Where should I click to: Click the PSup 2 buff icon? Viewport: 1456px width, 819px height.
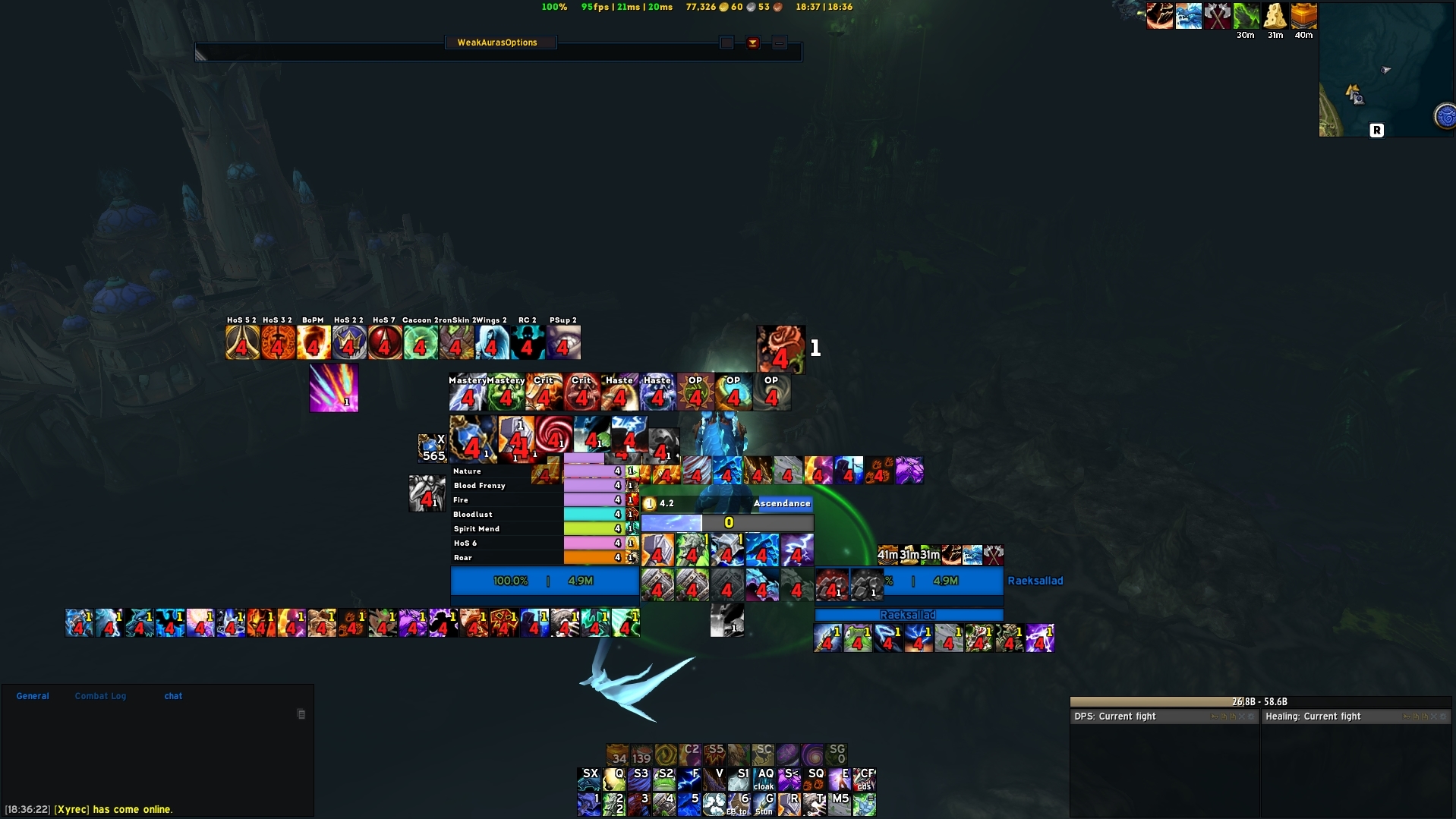tap(563, 342)
